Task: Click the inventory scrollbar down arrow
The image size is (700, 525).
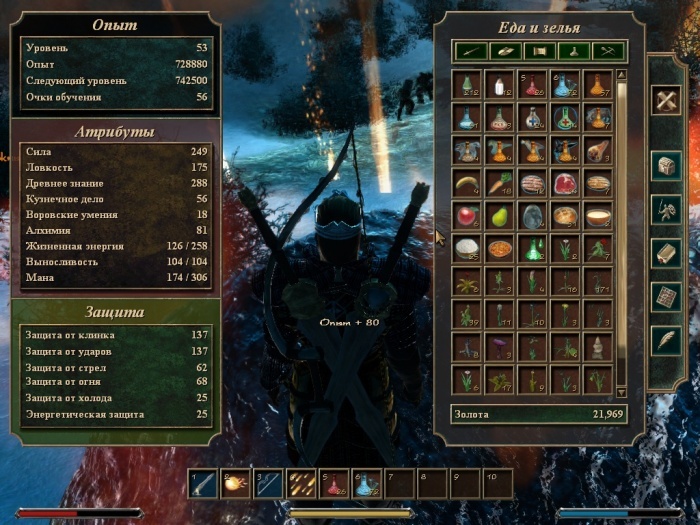Action: coord(621,392)
